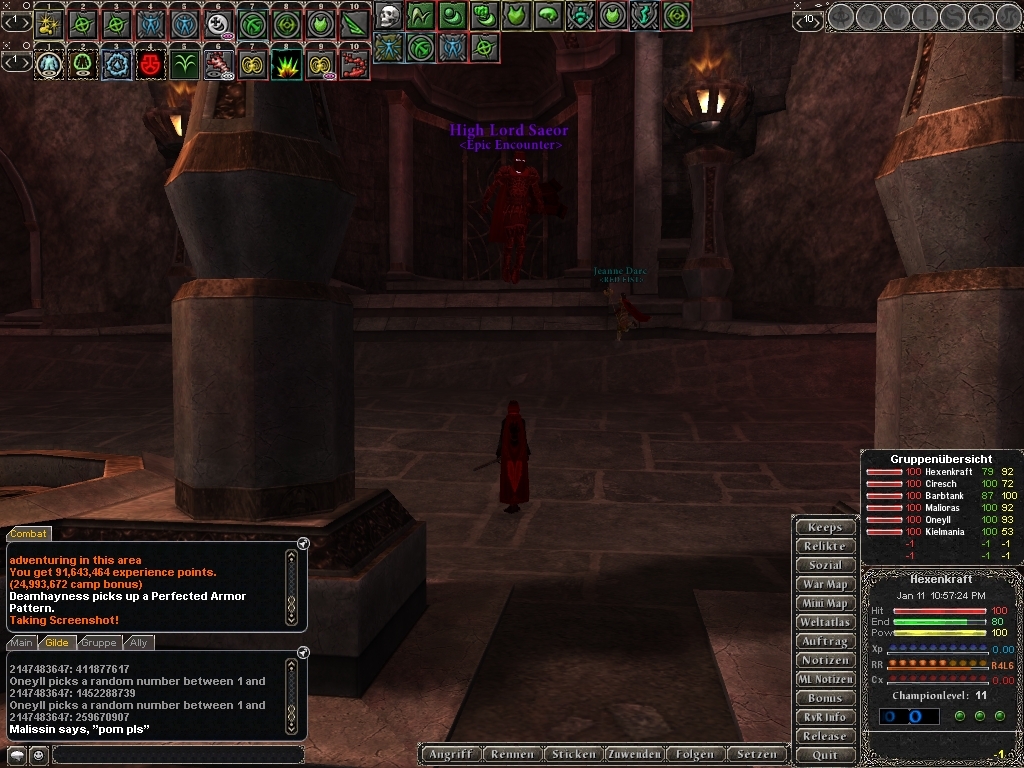Click the chat text input field
This screenshot has width=1024, height=768.
pyautogui.click(x=177, y=755)
